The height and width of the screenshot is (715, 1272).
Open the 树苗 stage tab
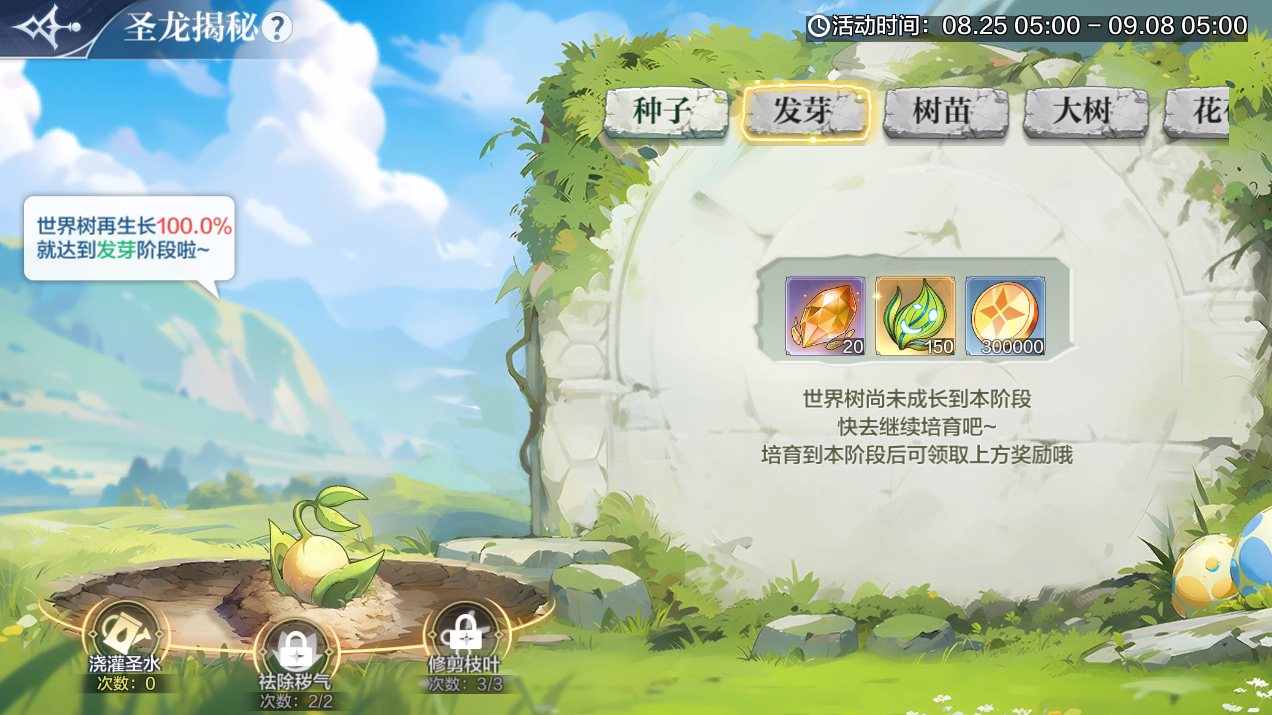pos(944,112)
